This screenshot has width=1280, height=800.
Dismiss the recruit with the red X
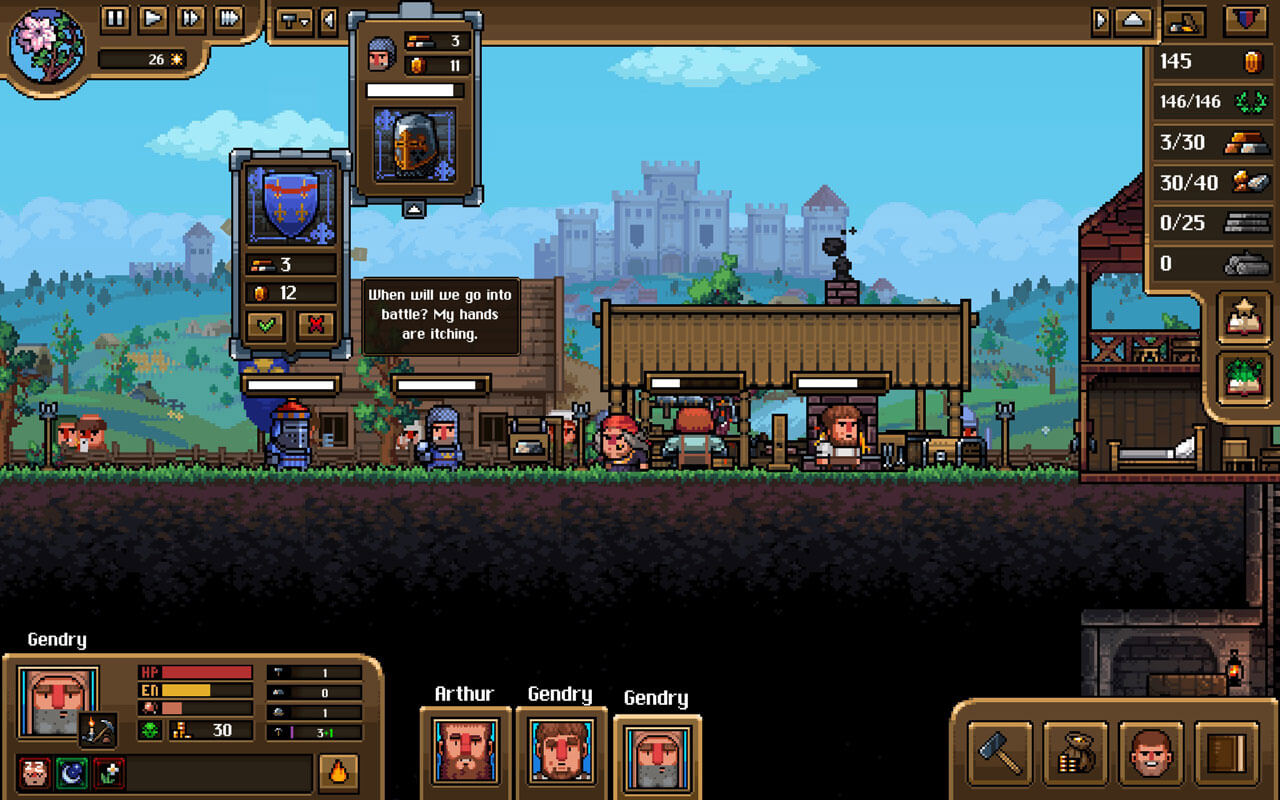tap(316, 327)
